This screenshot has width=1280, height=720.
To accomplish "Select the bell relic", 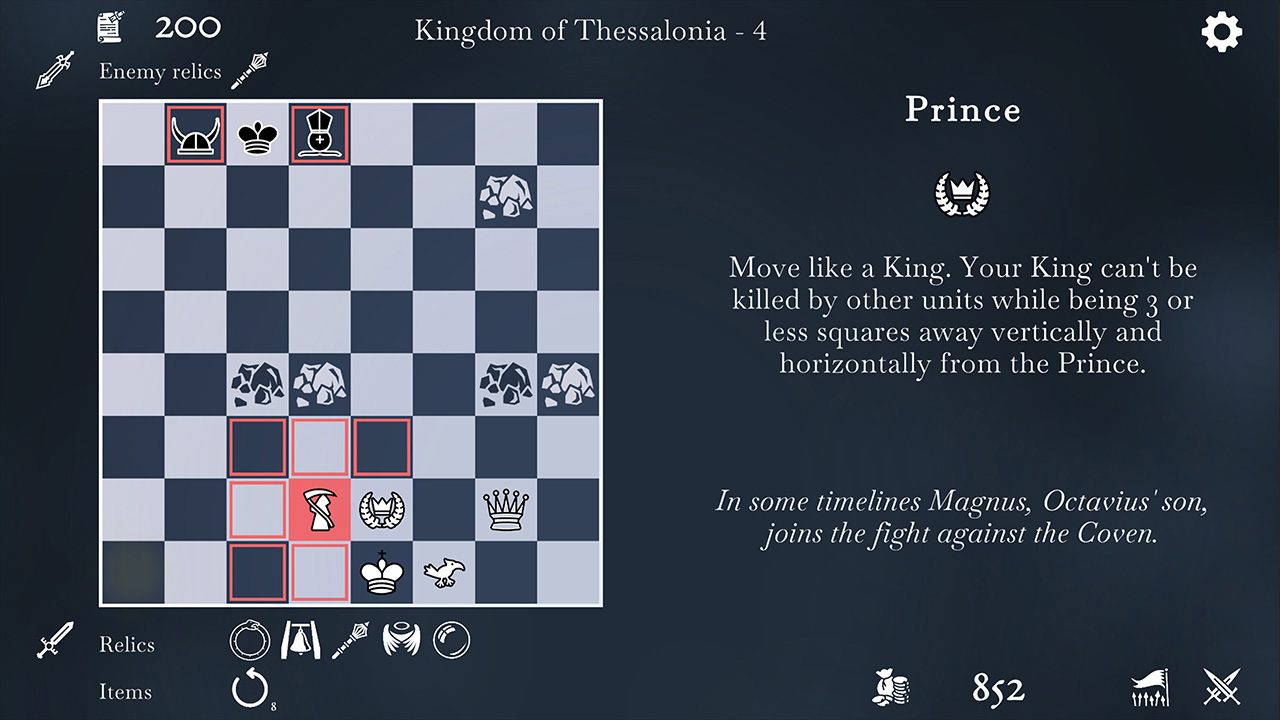I will (x=299, y=641).
